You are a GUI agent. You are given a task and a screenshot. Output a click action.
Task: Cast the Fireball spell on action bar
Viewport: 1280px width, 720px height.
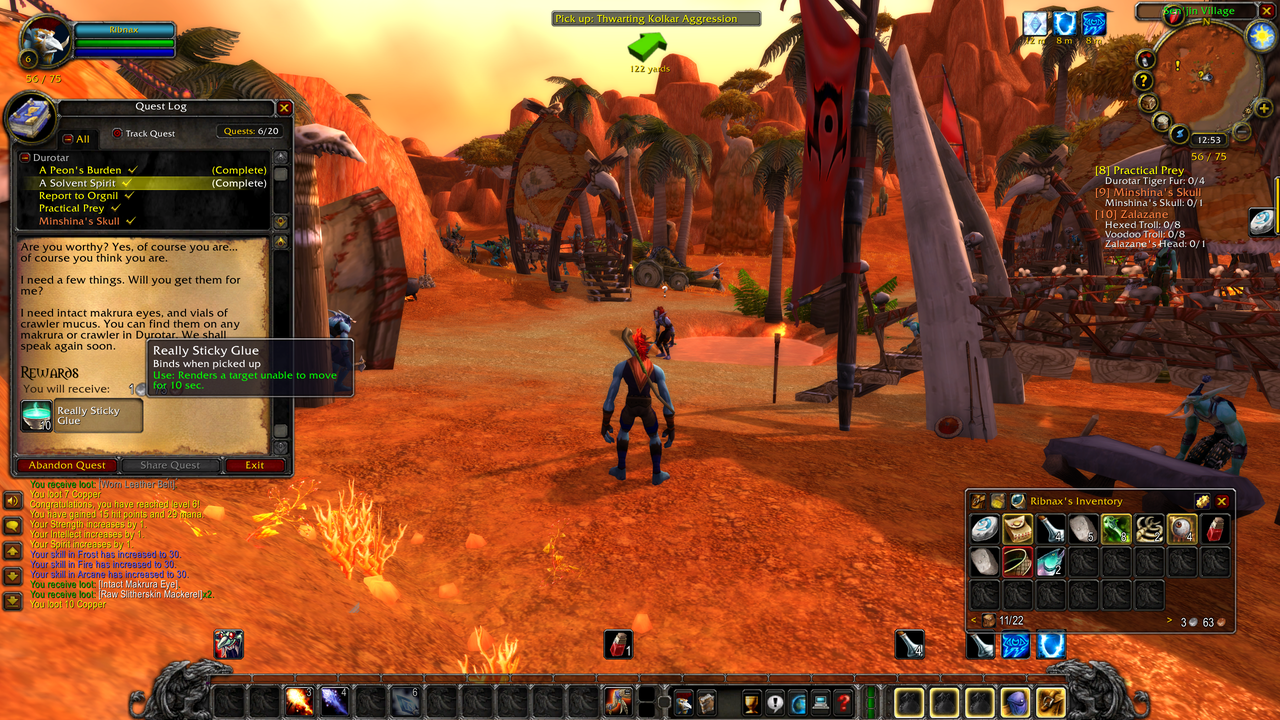(x=299, y=700)
